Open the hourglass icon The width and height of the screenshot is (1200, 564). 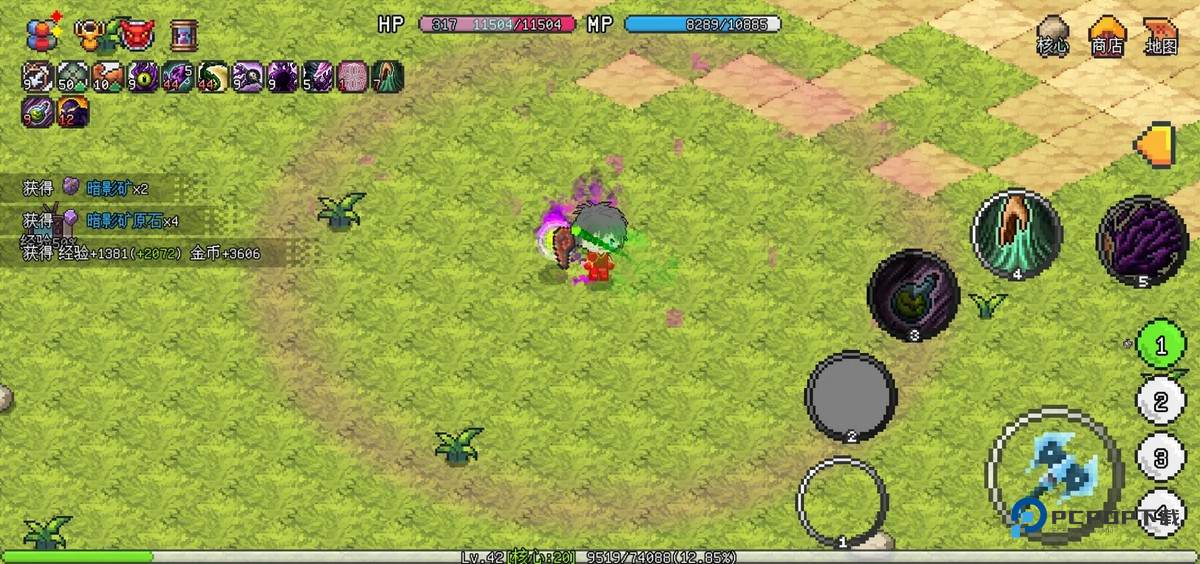click(183, 35)
